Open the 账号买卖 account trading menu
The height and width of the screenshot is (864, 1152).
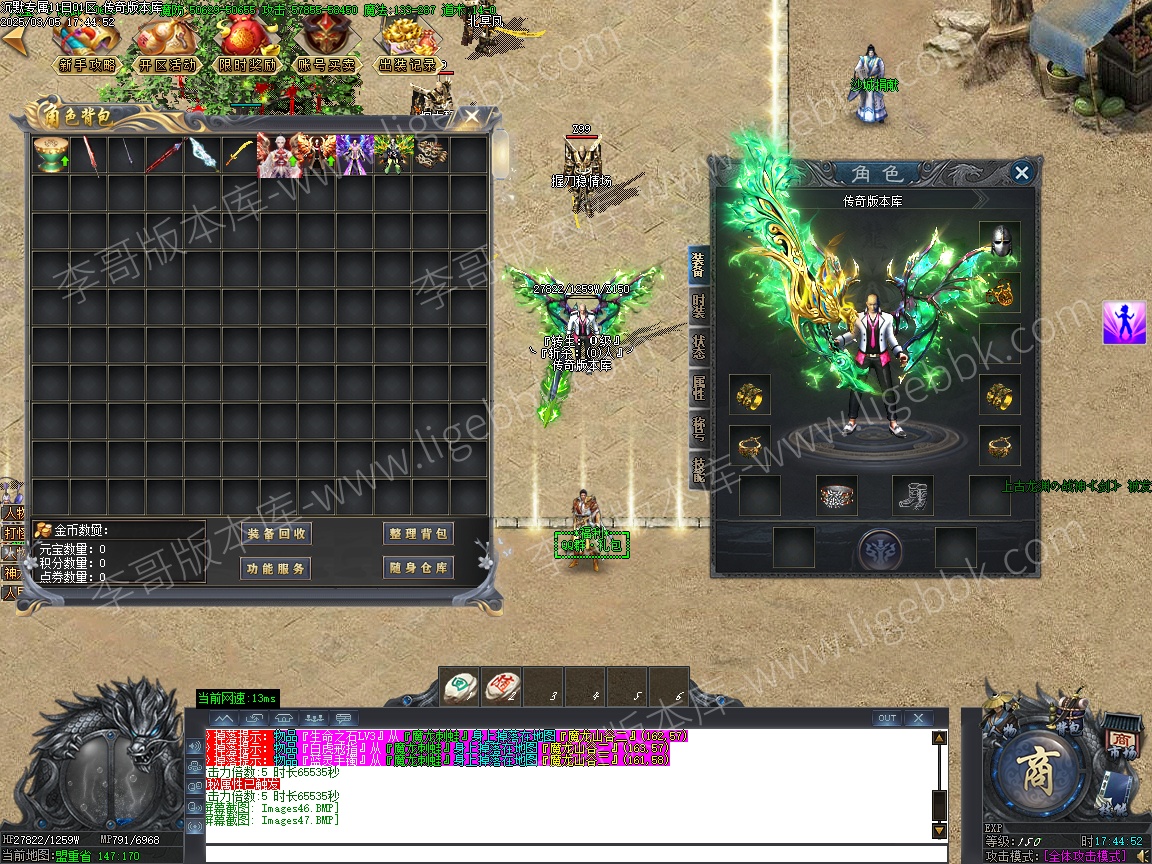[x=327, y=64]
